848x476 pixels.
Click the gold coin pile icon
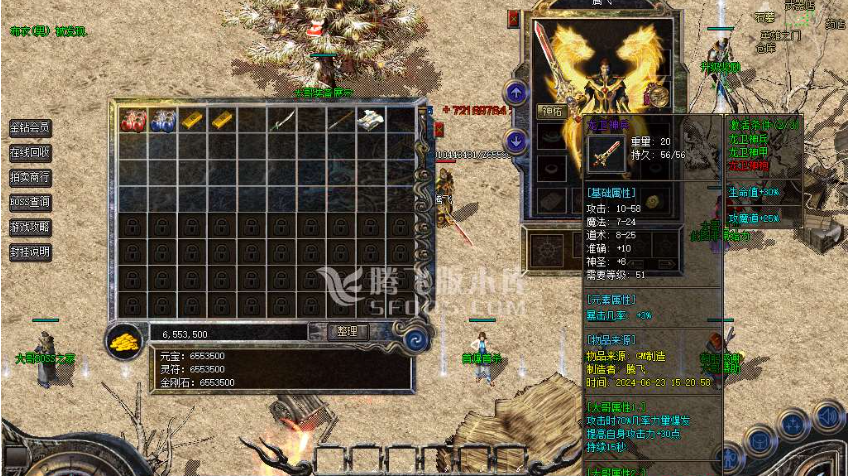124,341
